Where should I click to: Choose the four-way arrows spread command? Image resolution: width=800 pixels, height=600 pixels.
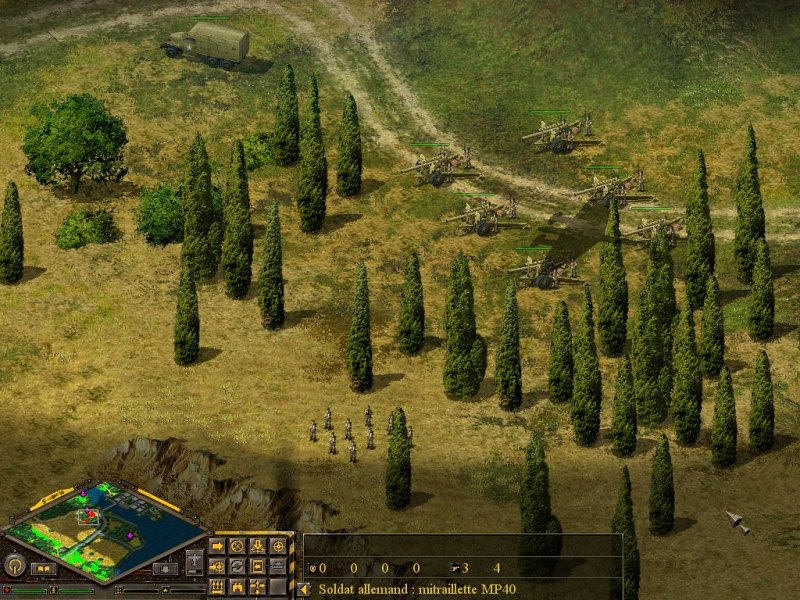point(257,586)
